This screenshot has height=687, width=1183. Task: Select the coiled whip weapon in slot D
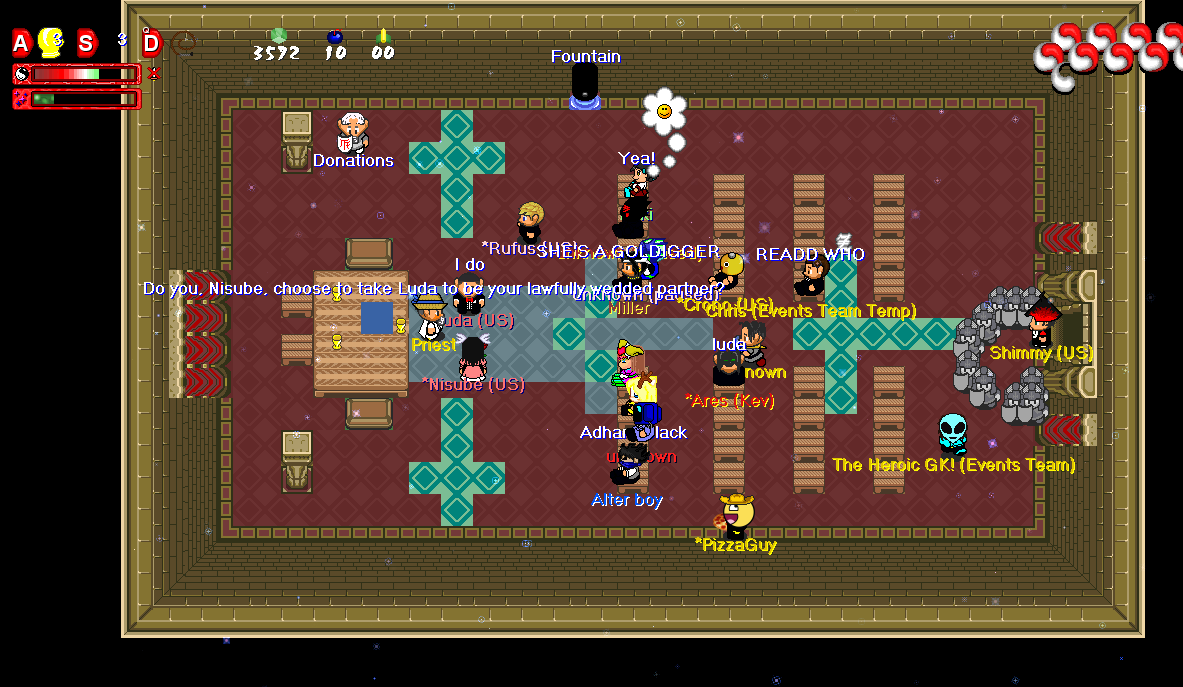tap(183, 43)
